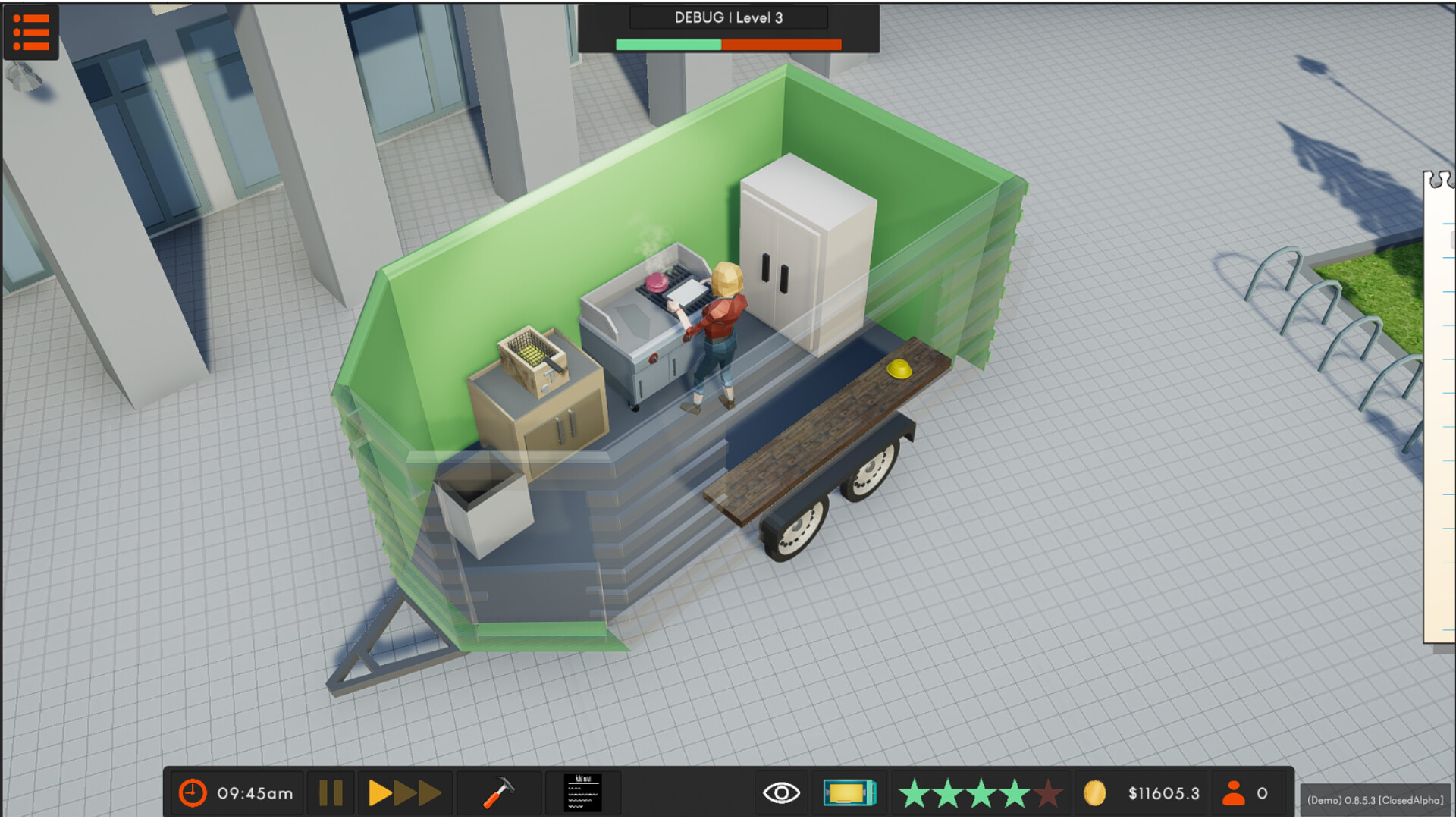Click the food truck icon

(849, 792)
